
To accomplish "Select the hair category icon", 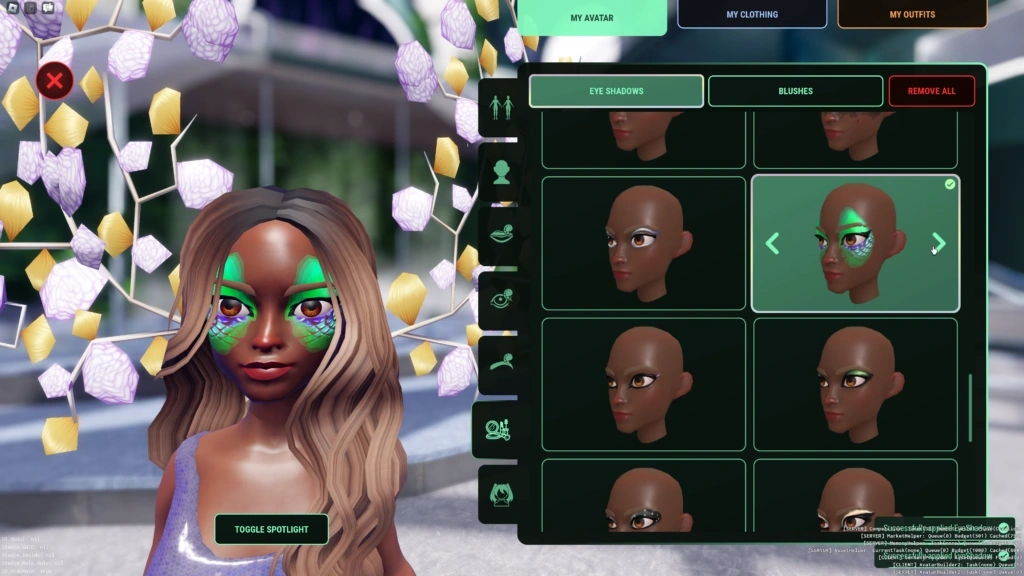I will pyautogui.click(x=499, y=494).
